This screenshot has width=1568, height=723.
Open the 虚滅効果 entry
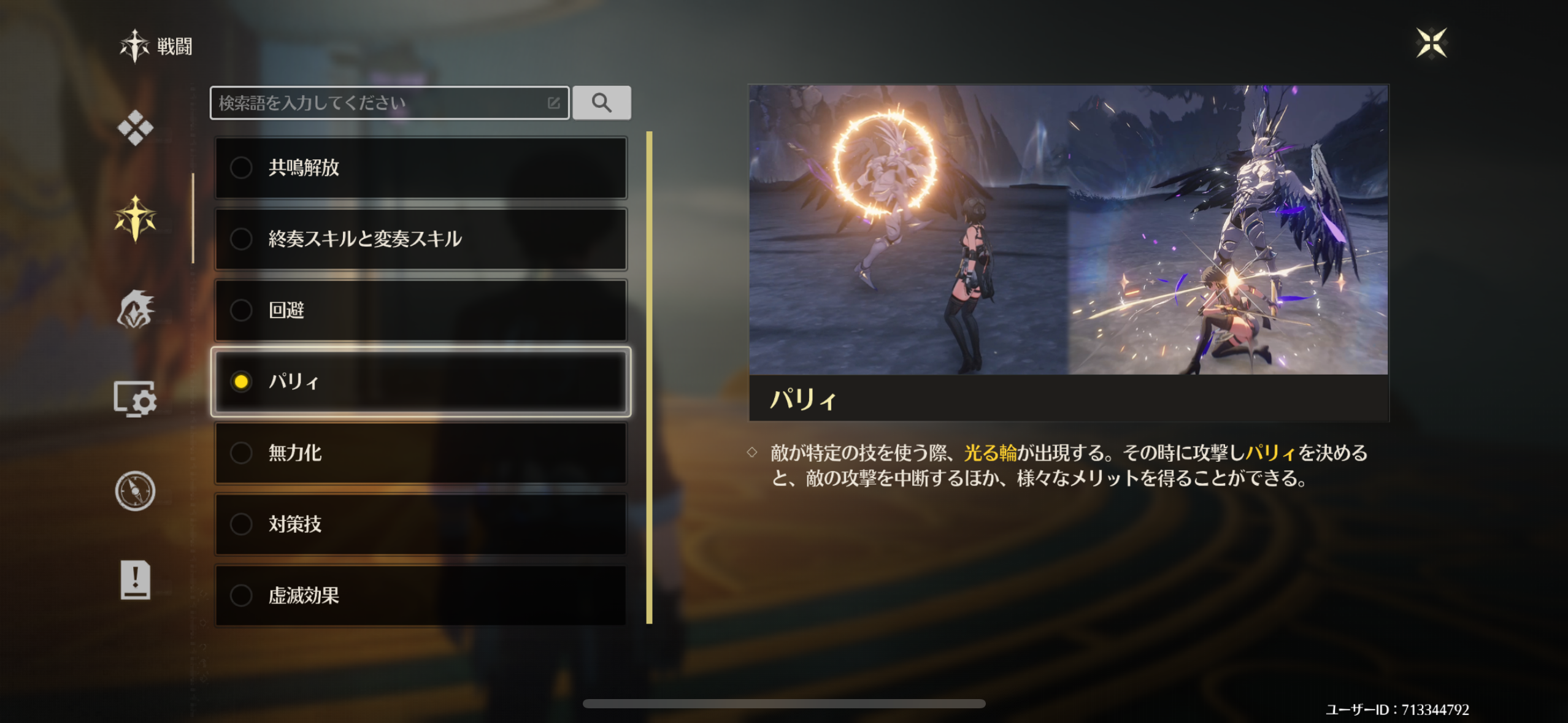(x=420, y=595)
